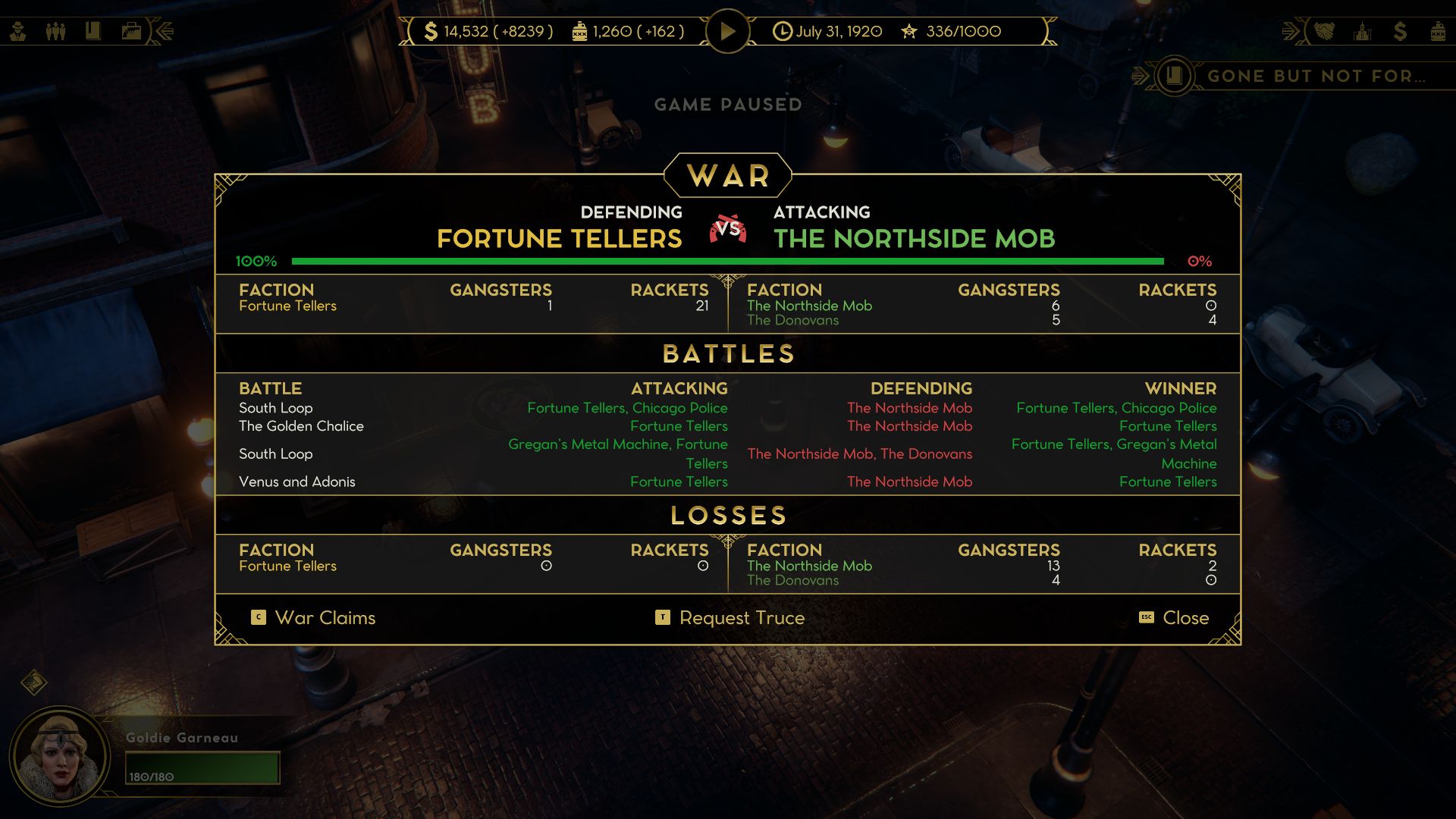
Task: Open the diplomacy handshake icon
Action: pos(1326,32)
